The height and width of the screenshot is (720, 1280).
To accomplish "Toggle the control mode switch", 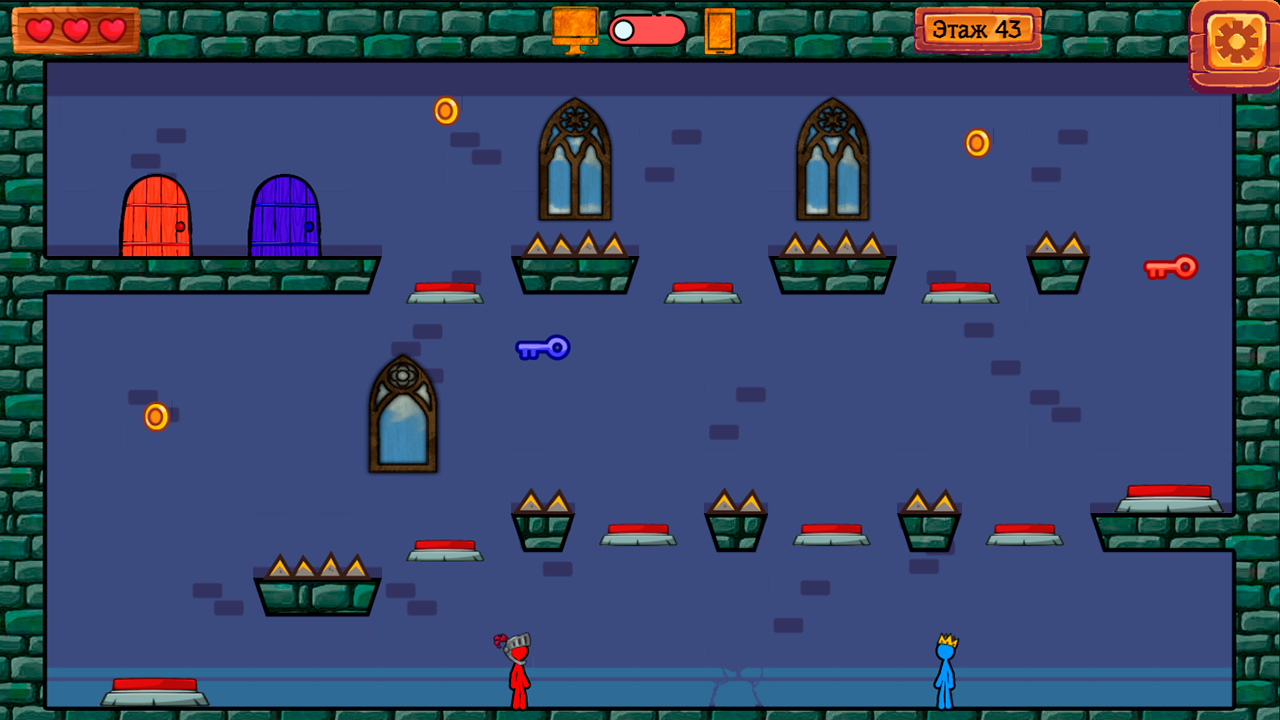I will (647, 30).
